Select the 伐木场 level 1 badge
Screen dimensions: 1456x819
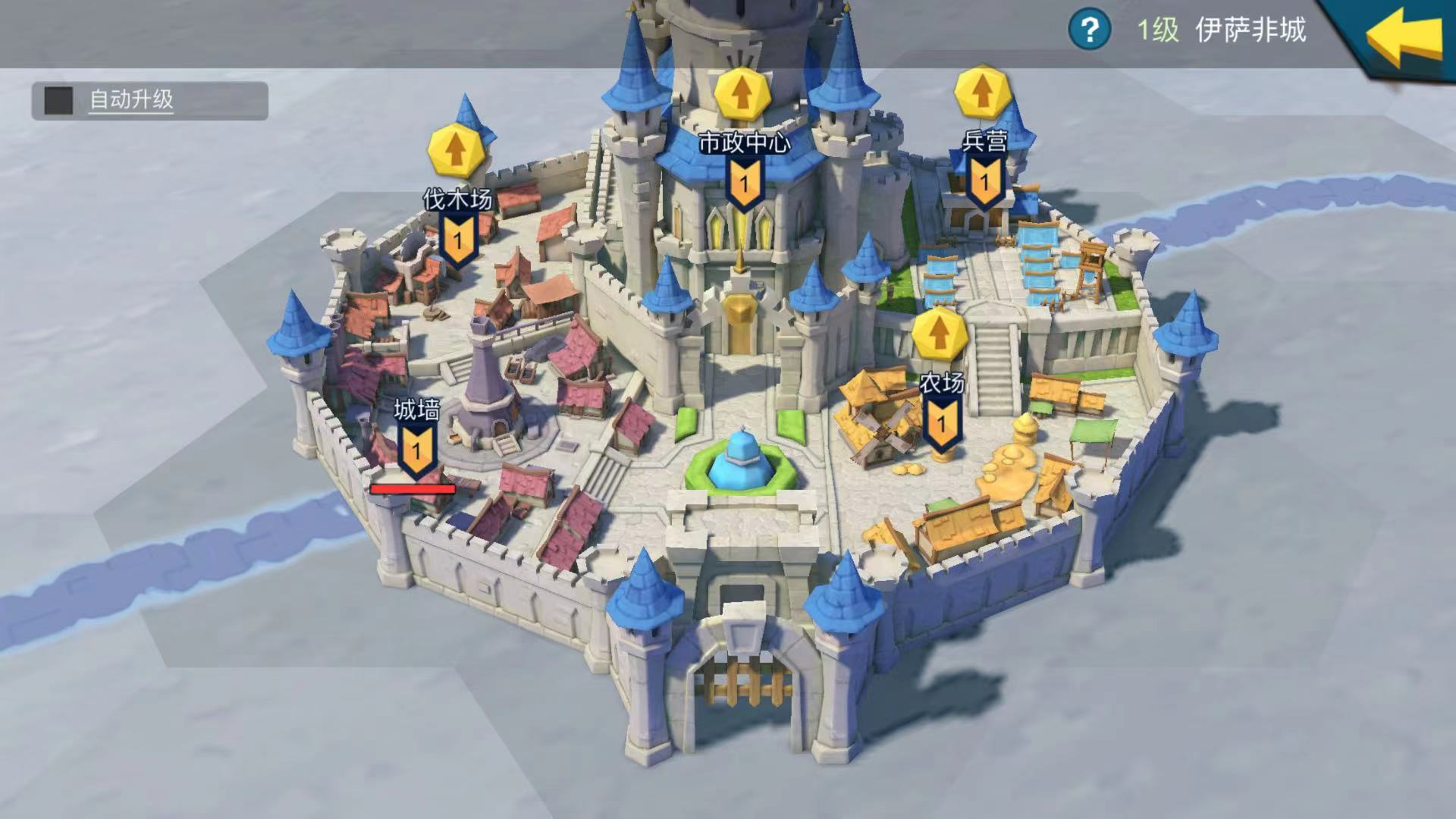coord(458,240)
